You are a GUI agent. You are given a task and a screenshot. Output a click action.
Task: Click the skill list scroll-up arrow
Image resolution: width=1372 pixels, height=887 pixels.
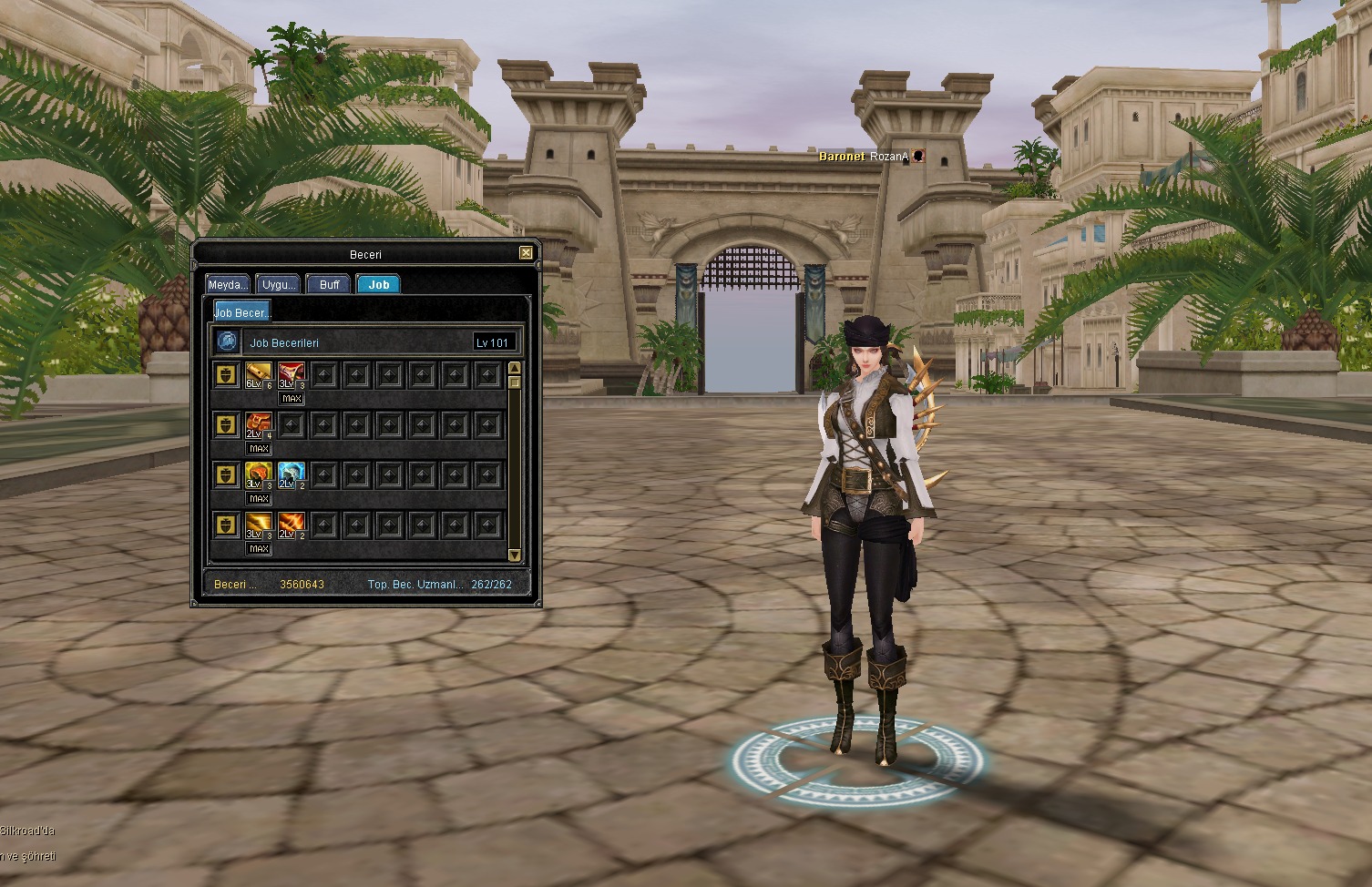tap(514, 368)
